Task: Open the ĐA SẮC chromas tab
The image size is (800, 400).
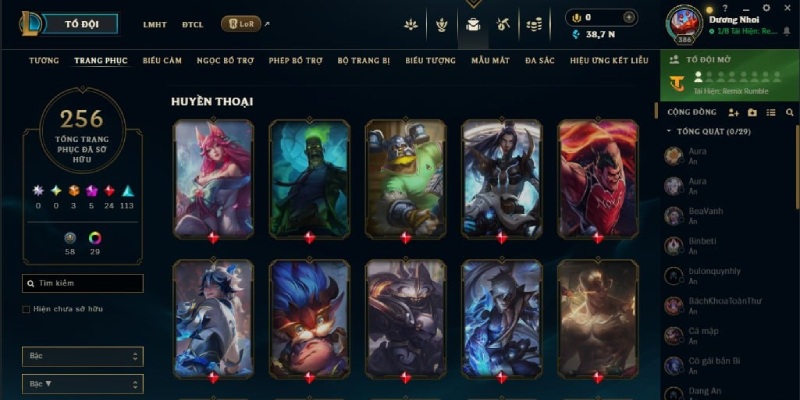Action: point(540,61)
